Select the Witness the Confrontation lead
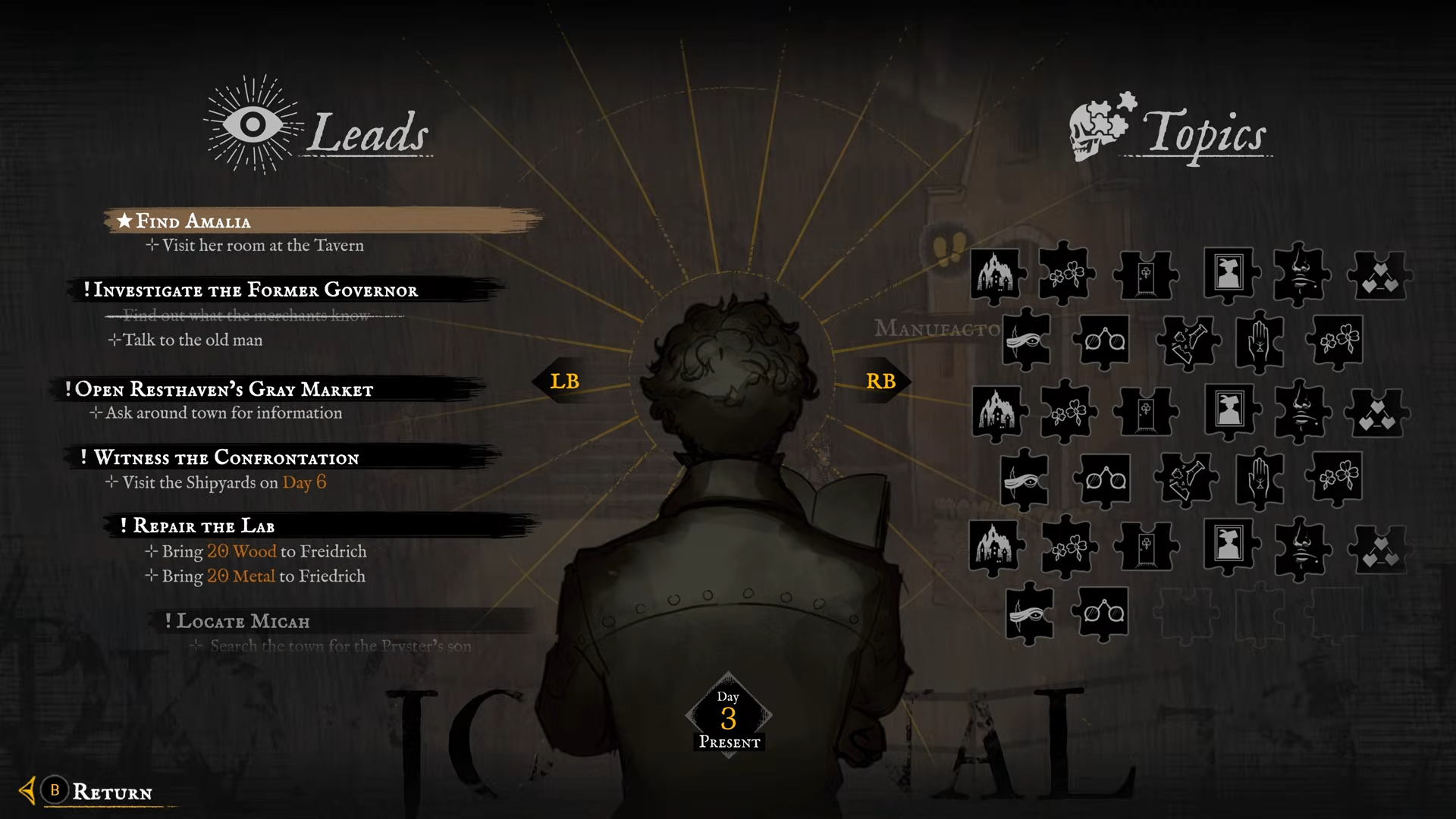Viewport: 1456px width, 819px height. click(226, 457)
